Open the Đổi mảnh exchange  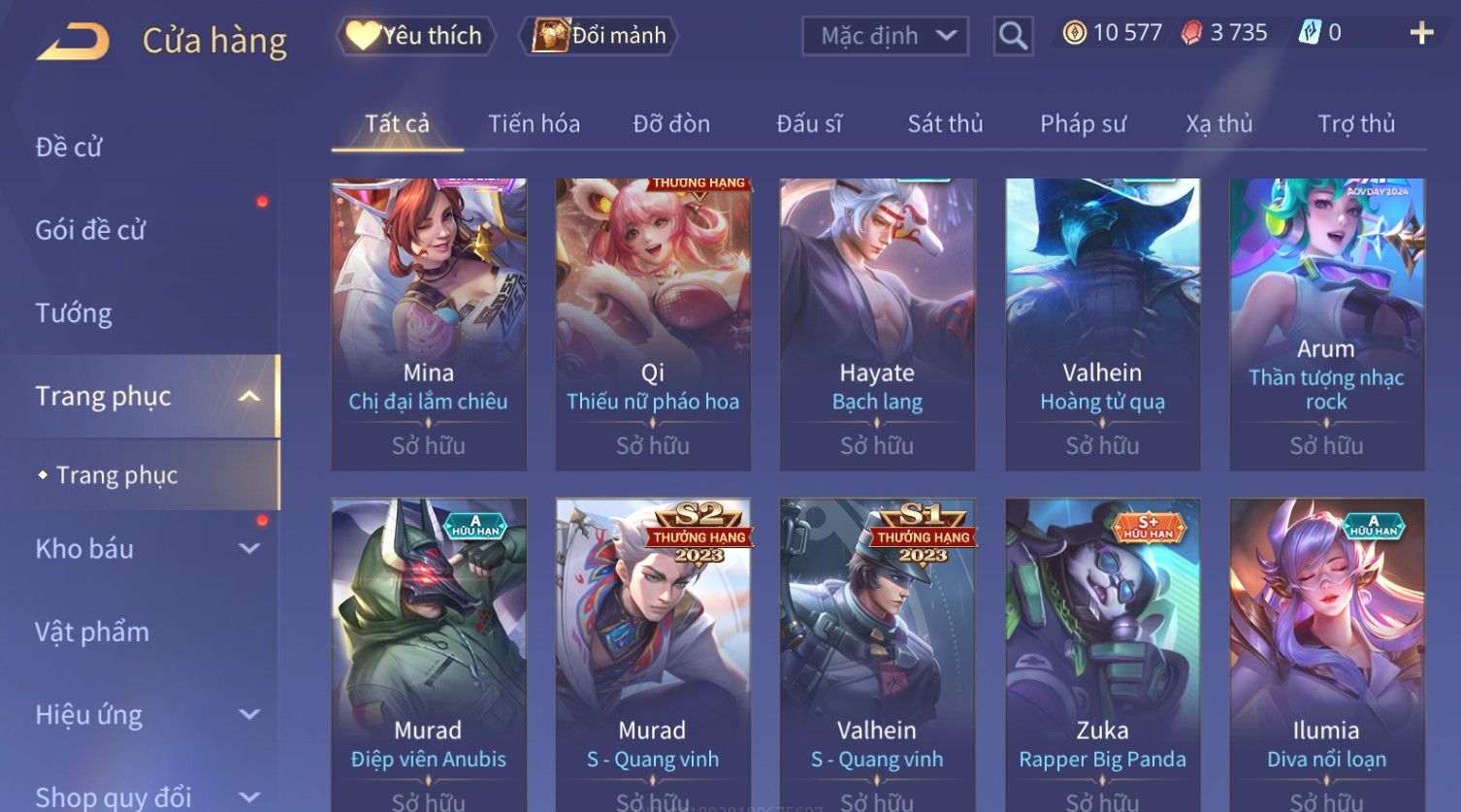(601, 36)
